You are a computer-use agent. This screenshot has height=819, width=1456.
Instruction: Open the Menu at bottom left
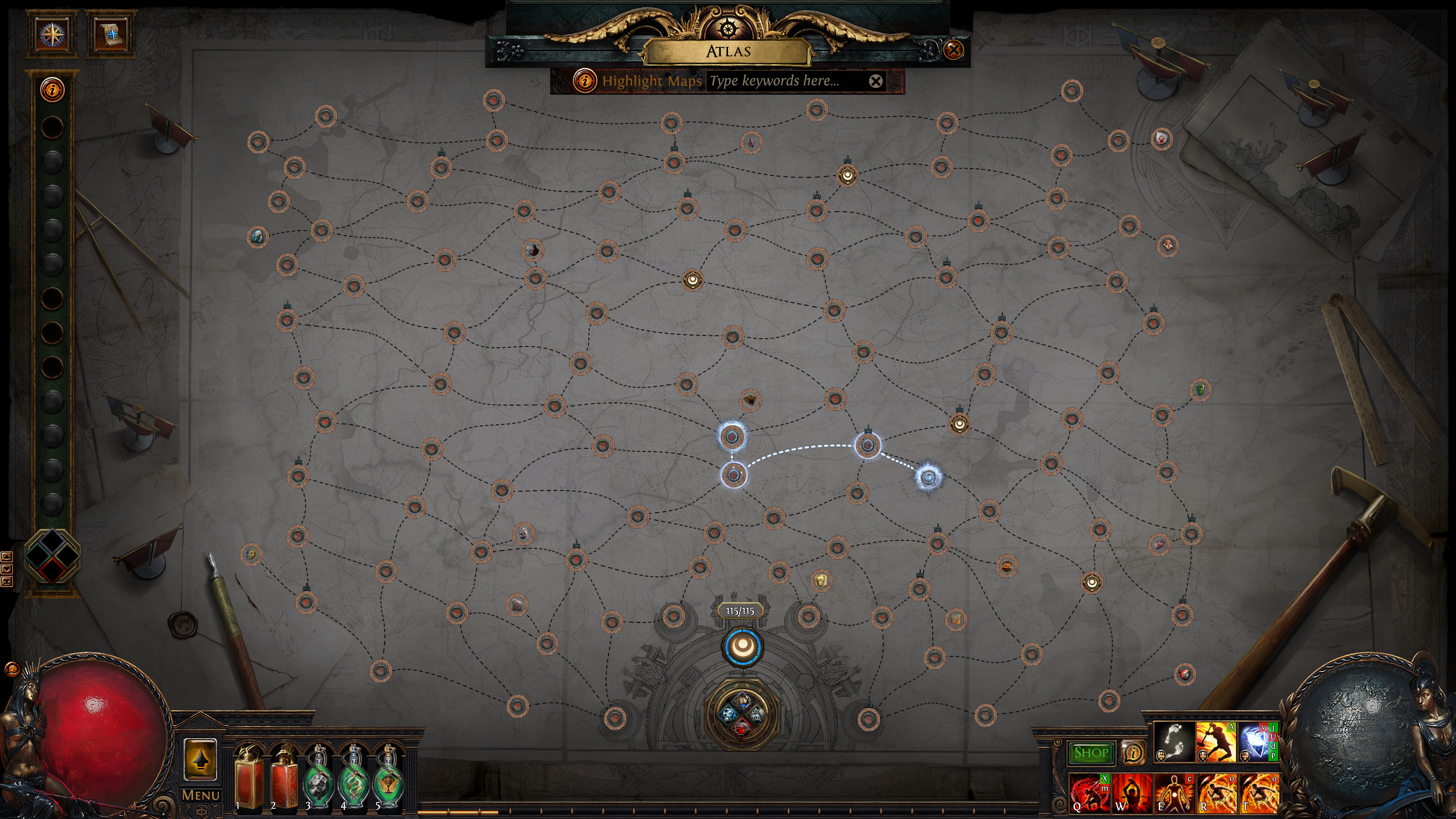201,794
